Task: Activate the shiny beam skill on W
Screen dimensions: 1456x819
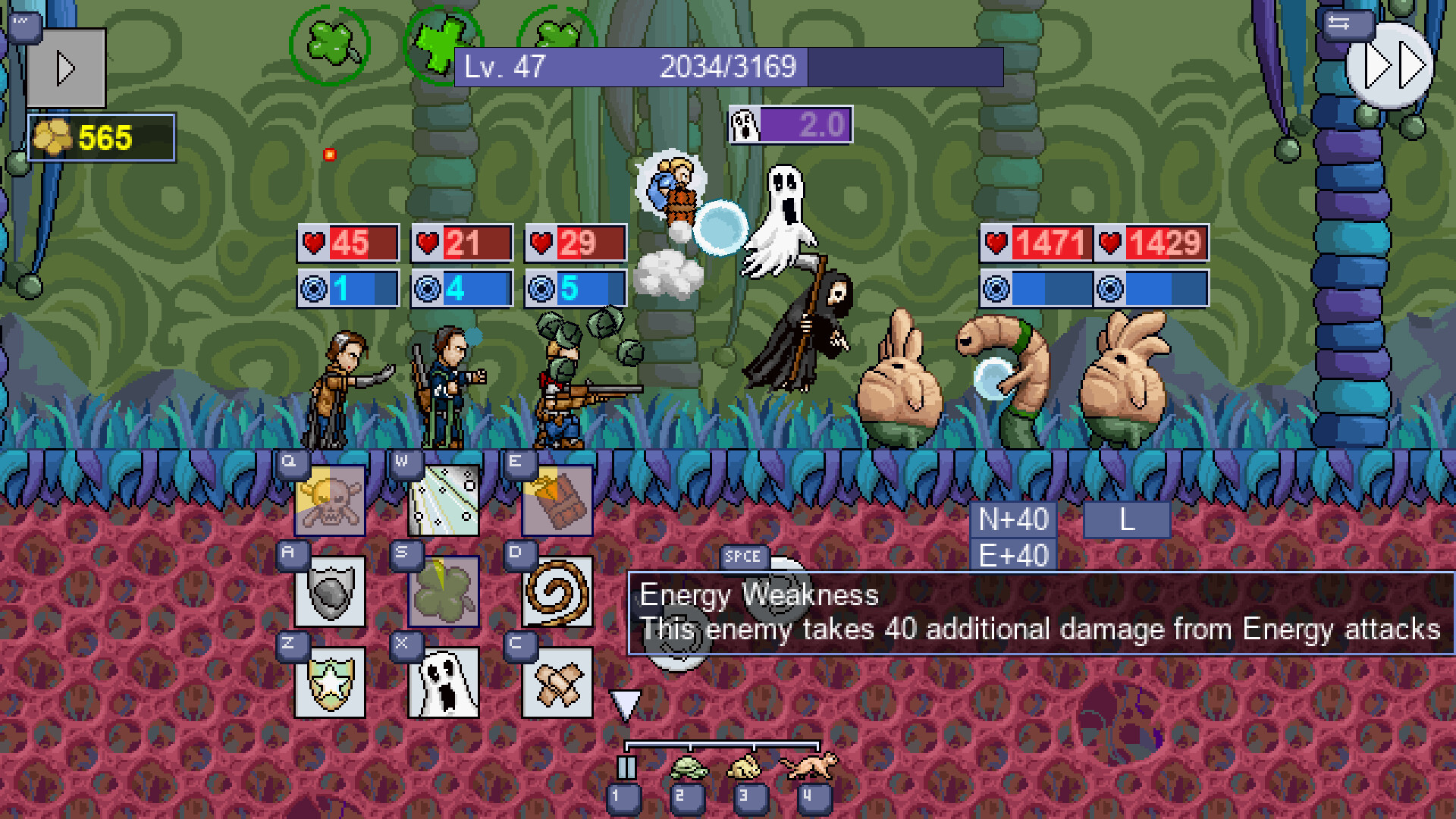Action: 444,500
